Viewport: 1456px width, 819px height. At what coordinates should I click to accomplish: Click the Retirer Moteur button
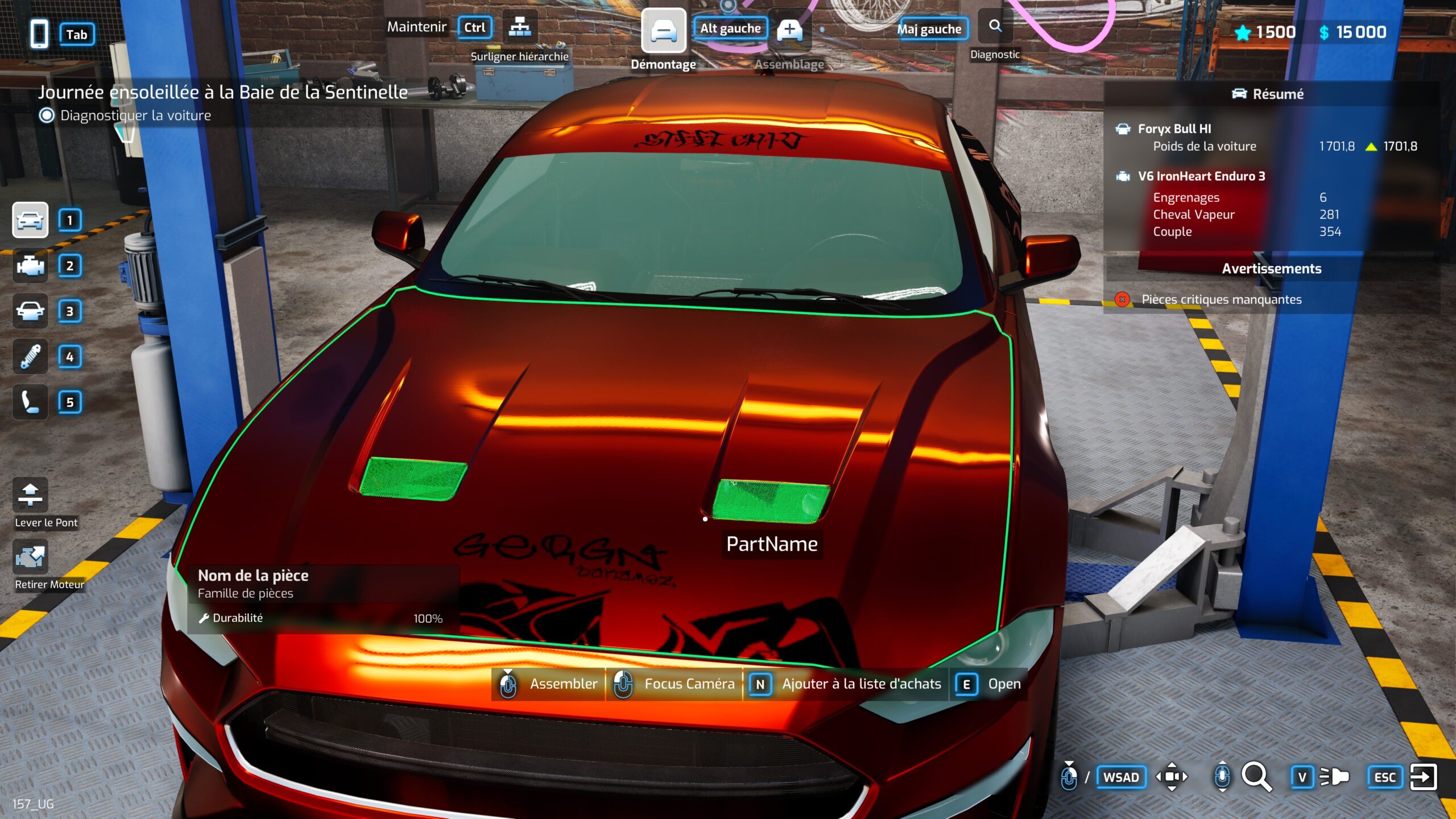pyautogui.click(x=30, y=557)
